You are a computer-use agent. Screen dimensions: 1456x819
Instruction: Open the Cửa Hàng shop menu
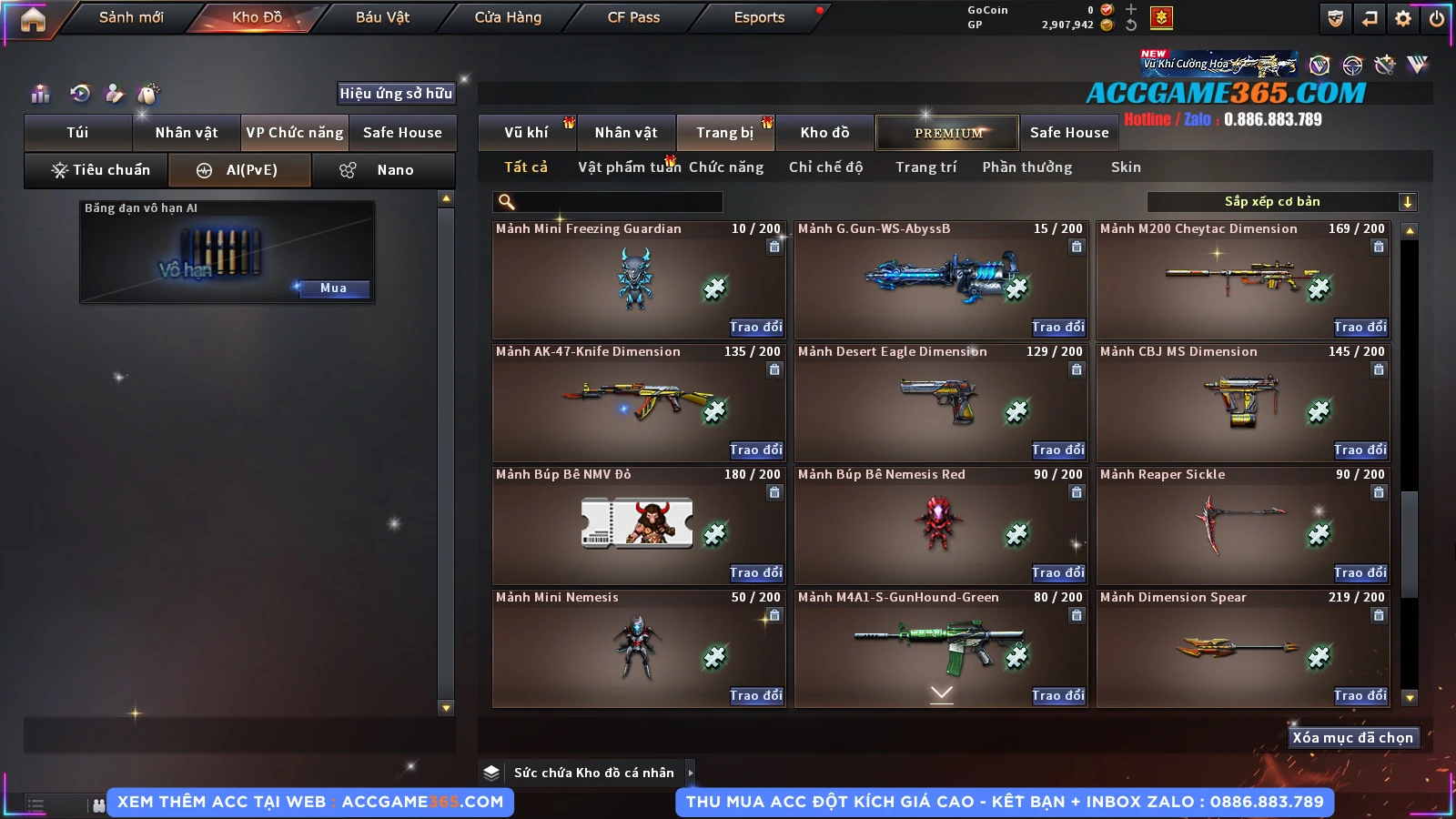click(508, 17)
